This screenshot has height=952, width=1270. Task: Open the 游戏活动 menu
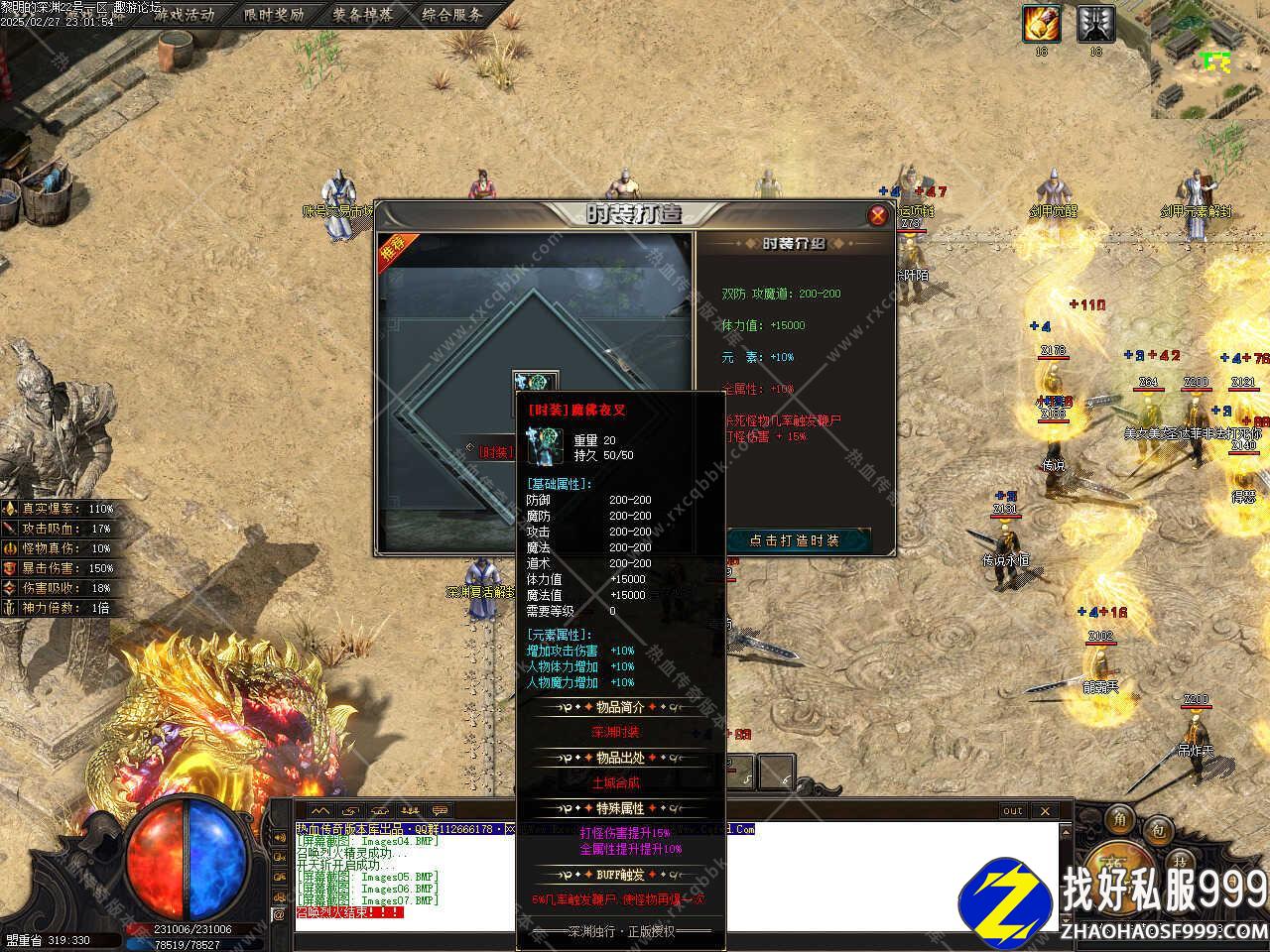(x=184, y=15)
